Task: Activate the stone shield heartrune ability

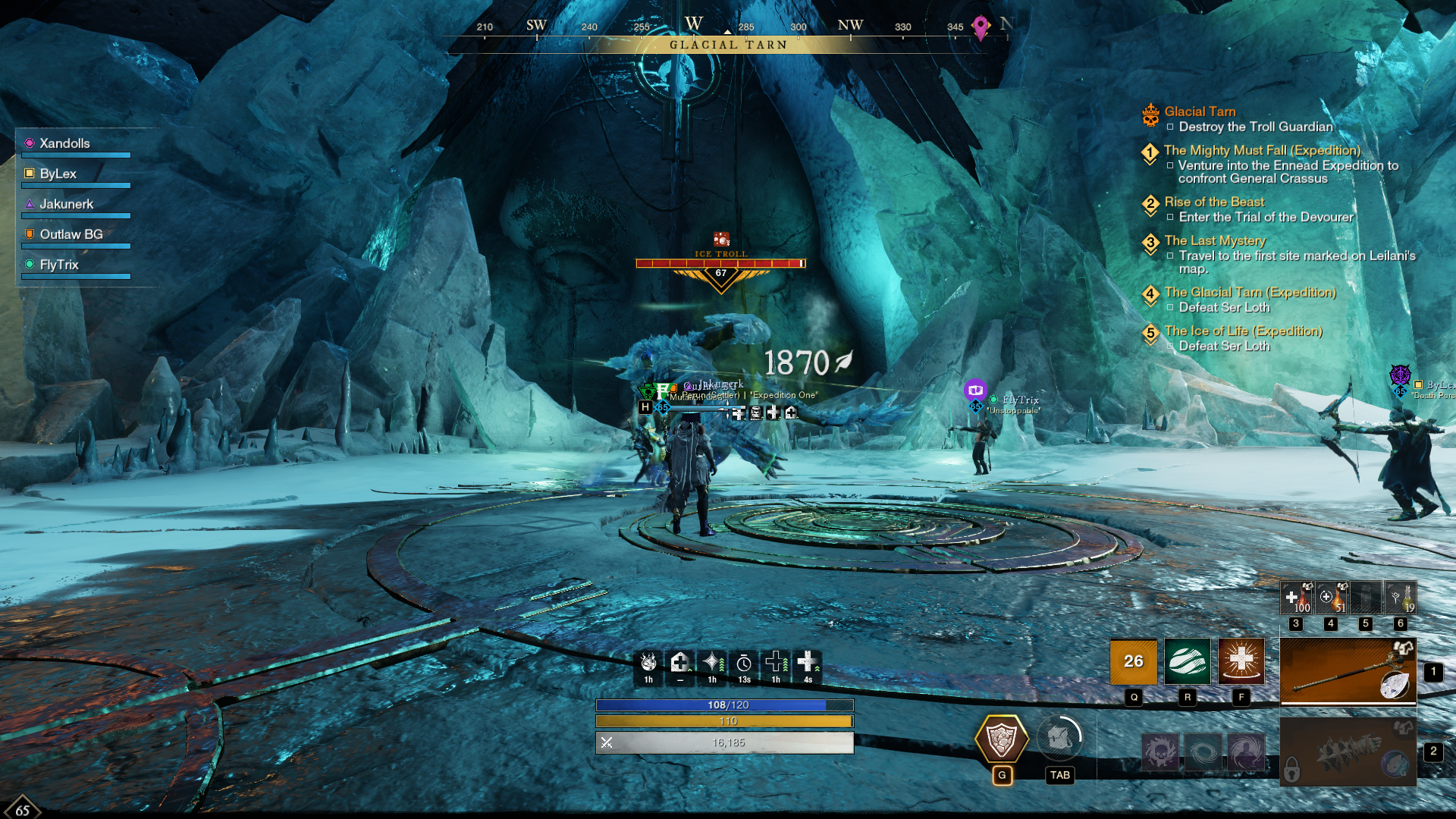Action: [1001, 739]
